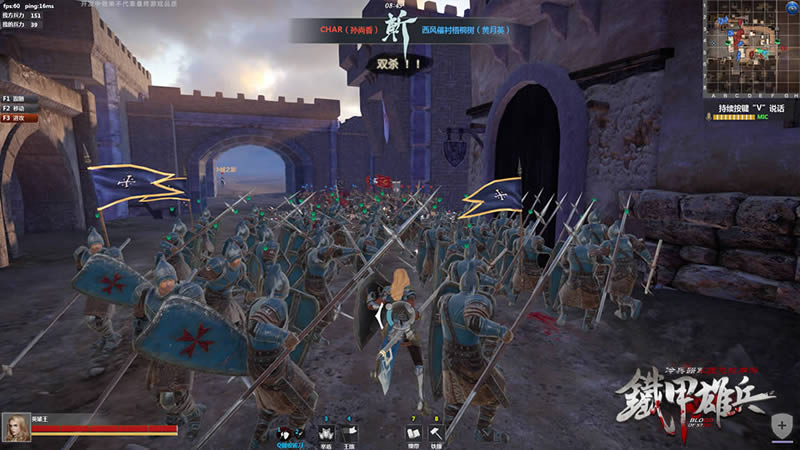Click the blonde hero portrait
Screen dimensions: 800x450
(x=15, y=426)
